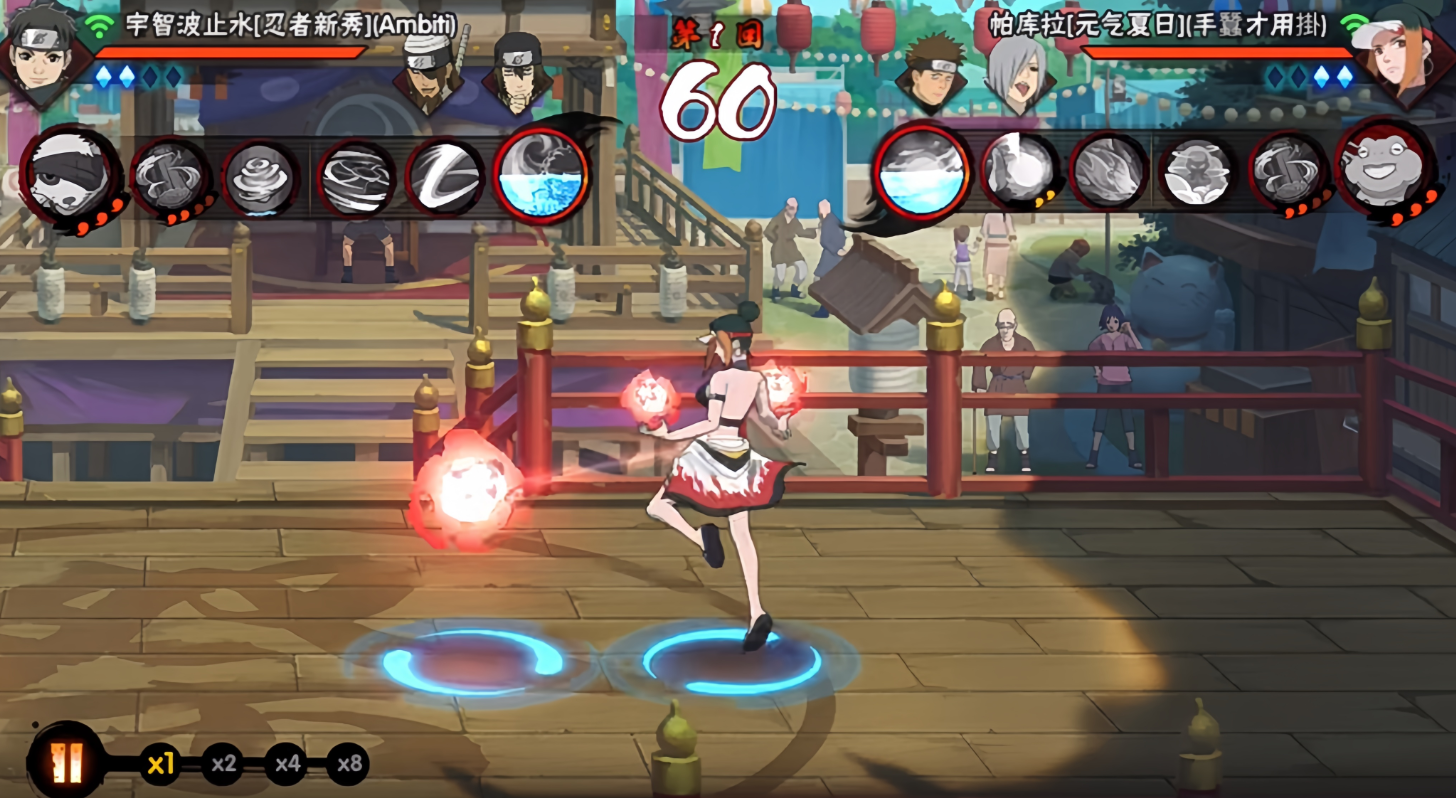Select the x8 playback speed
The height and width of the screenshot is (798, 1456).
(348, 765)
